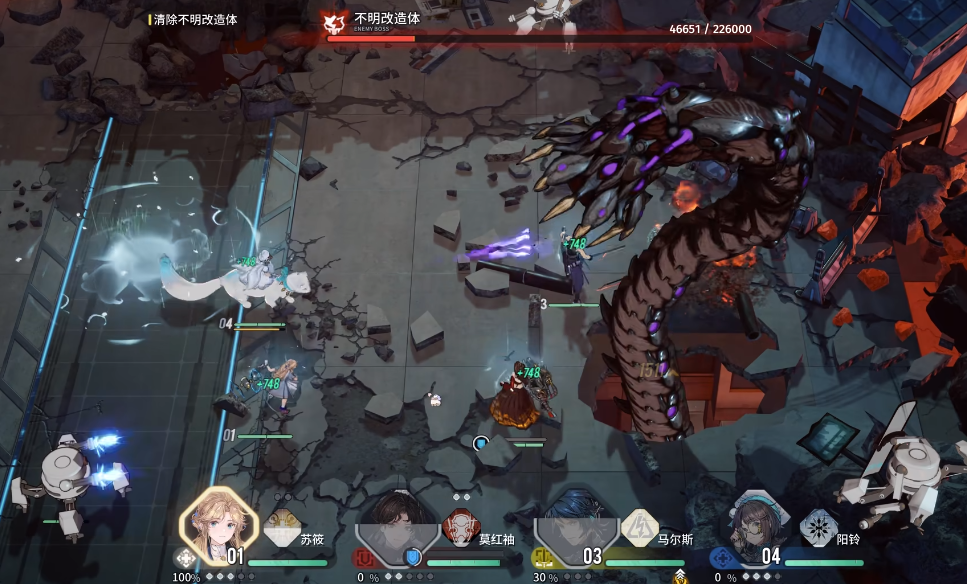The image size is (967, 584).
Task: Use 莫红袖's red mask skill
Action: (x=459, y=526)
